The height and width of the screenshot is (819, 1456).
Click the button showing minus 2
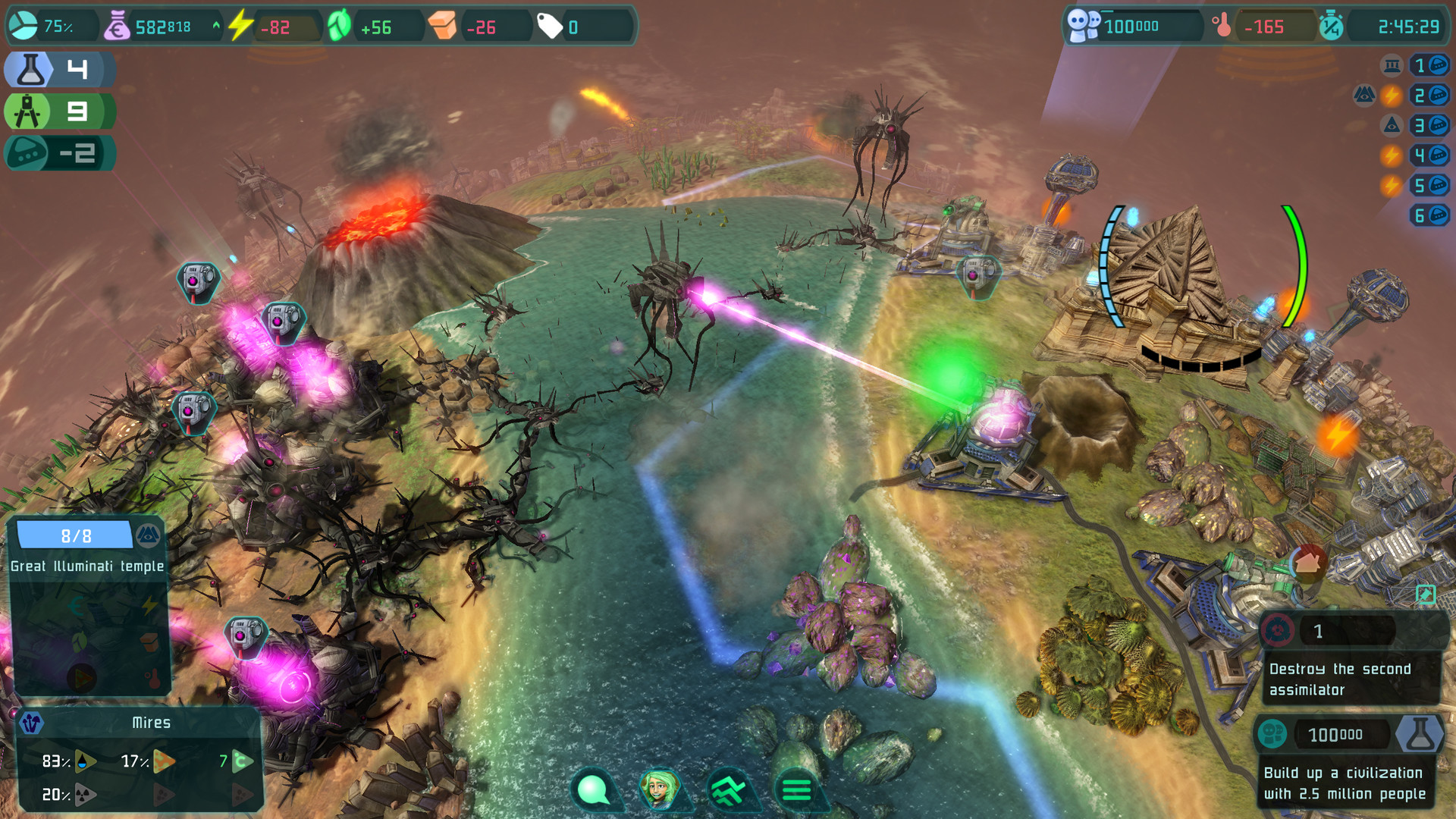click(x=59, y=154)
